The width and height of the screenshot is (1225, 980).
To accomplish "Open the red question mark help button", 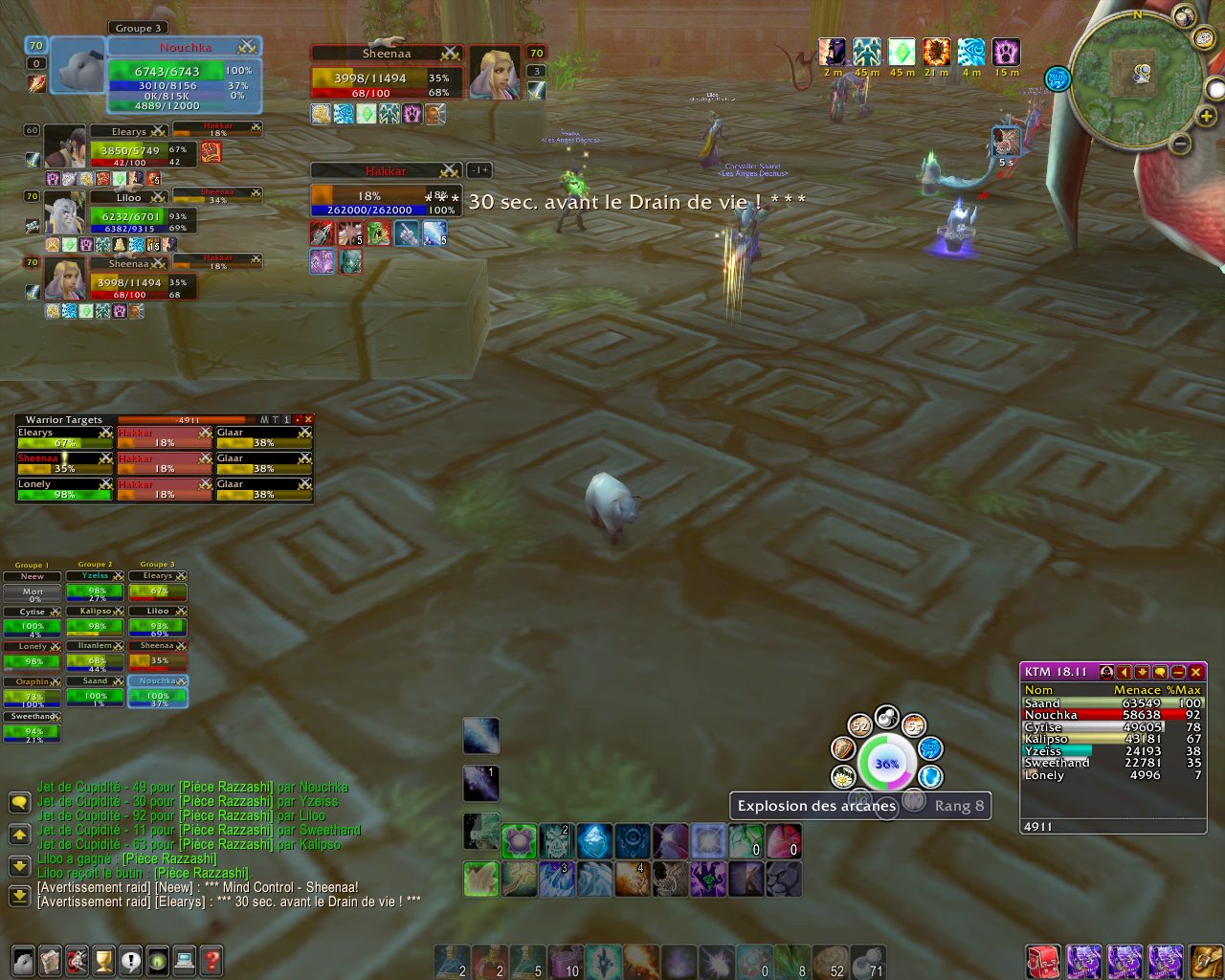I will click(212, 960).
